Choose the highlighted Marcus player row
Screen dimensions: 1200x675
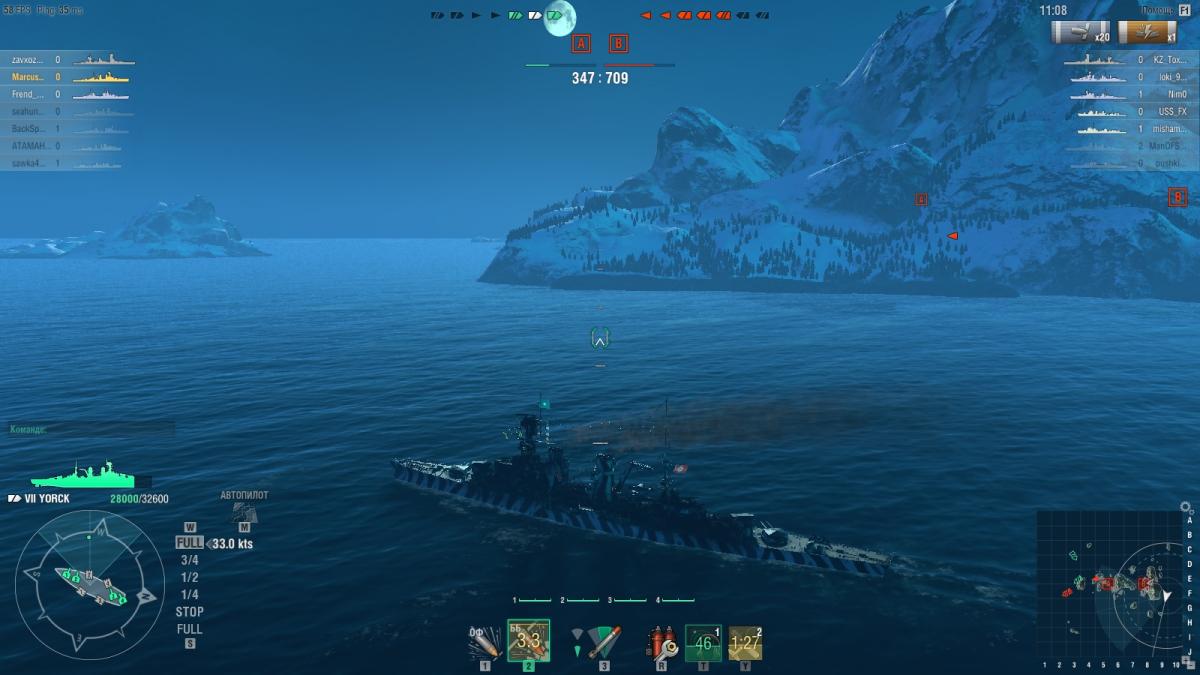point(66,77)
